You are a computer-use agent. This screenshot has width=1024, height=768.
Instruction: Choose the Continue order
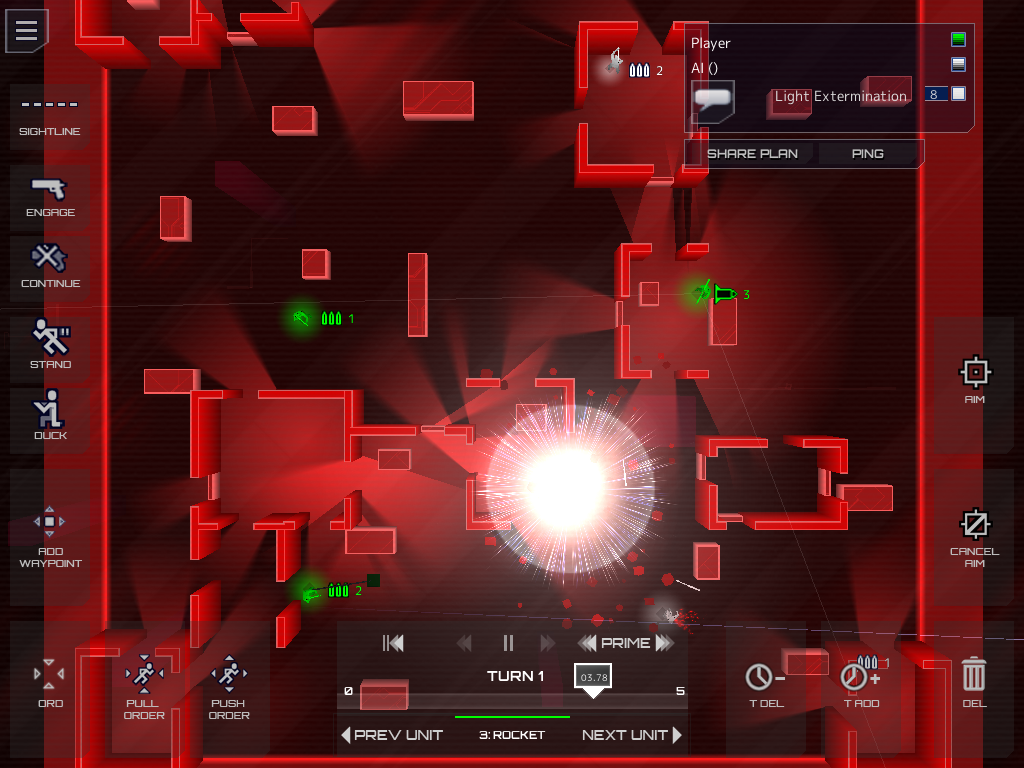pyautogui.click(x=50, y=268)
